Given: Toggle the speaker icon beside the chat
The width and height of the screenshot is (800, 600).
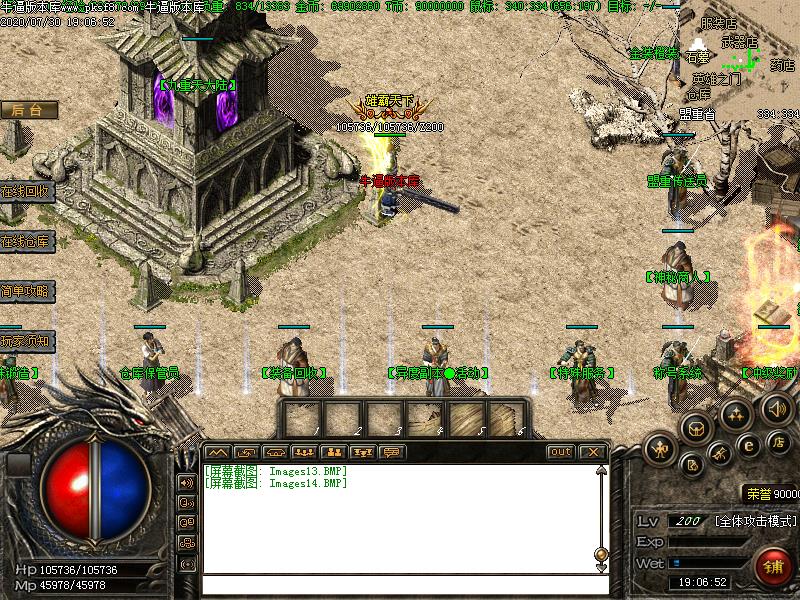Looking at the screenshot, I should click(x=186, y=482).
